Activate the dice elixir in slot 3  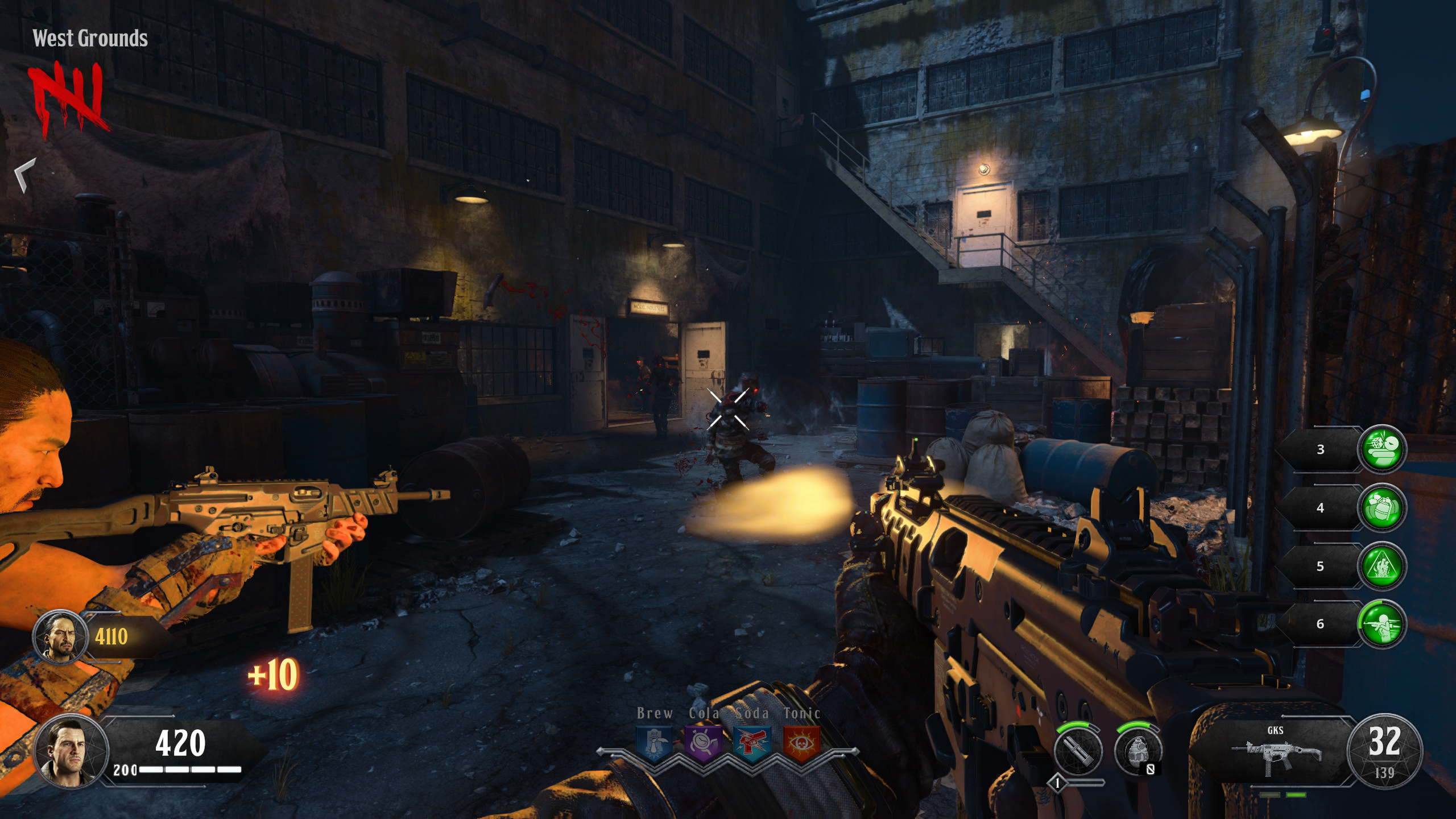[1381, 449]
